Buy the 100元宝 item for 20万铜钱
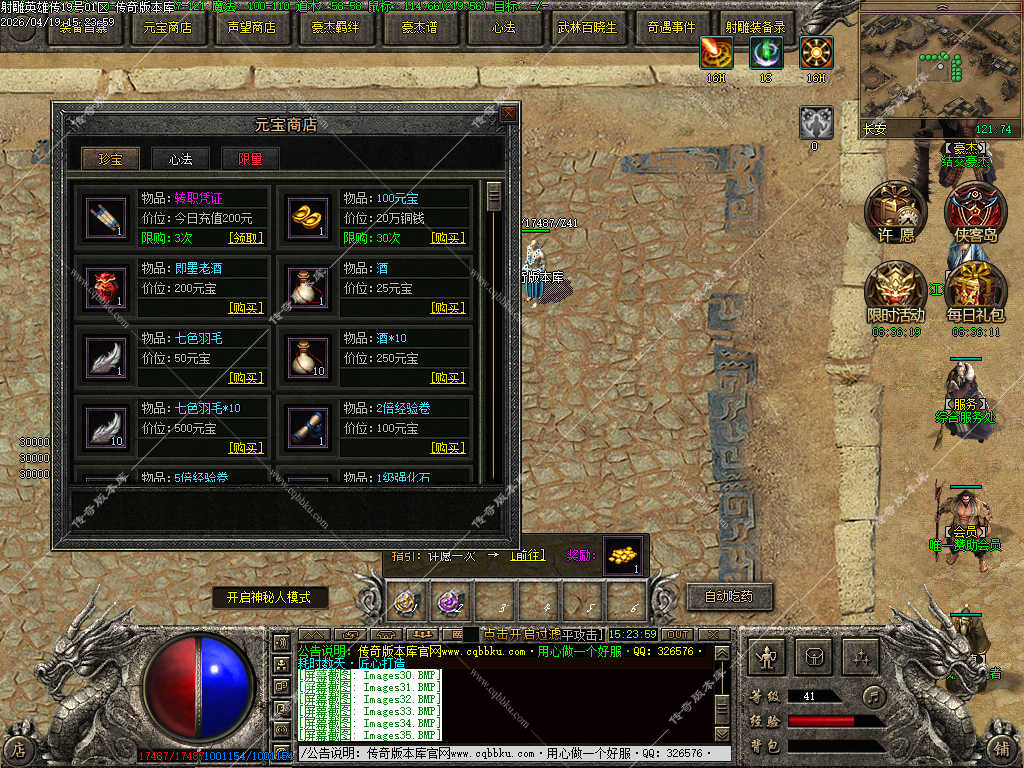This screenshot has width=1024, height=768. coord(448,238)
